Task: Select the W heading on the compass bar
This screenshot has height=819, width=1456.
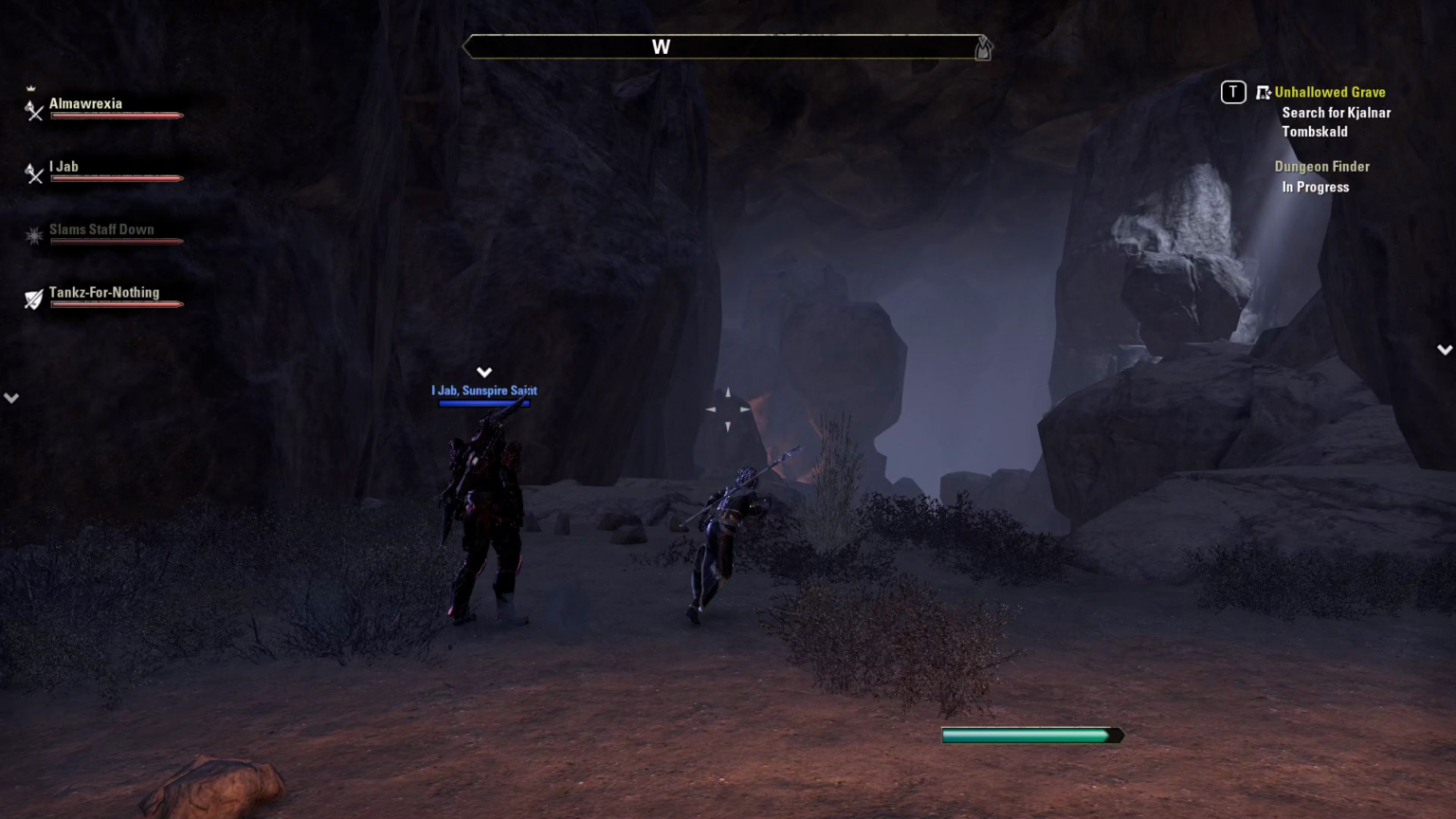Action: coord(662,46)
